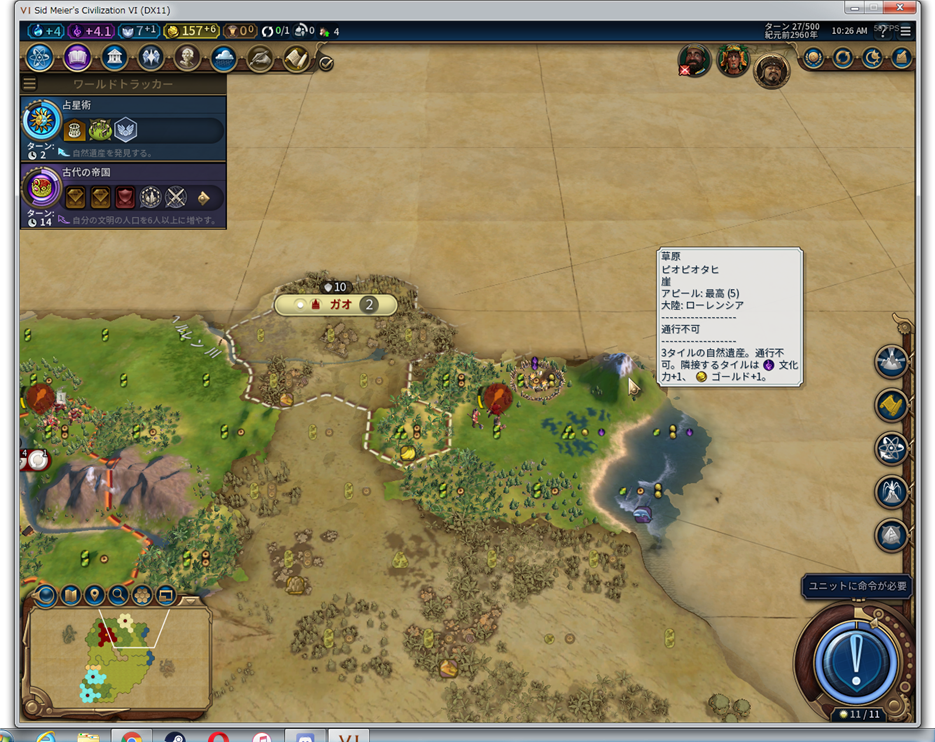Open the main game menu button

(905, 31)
